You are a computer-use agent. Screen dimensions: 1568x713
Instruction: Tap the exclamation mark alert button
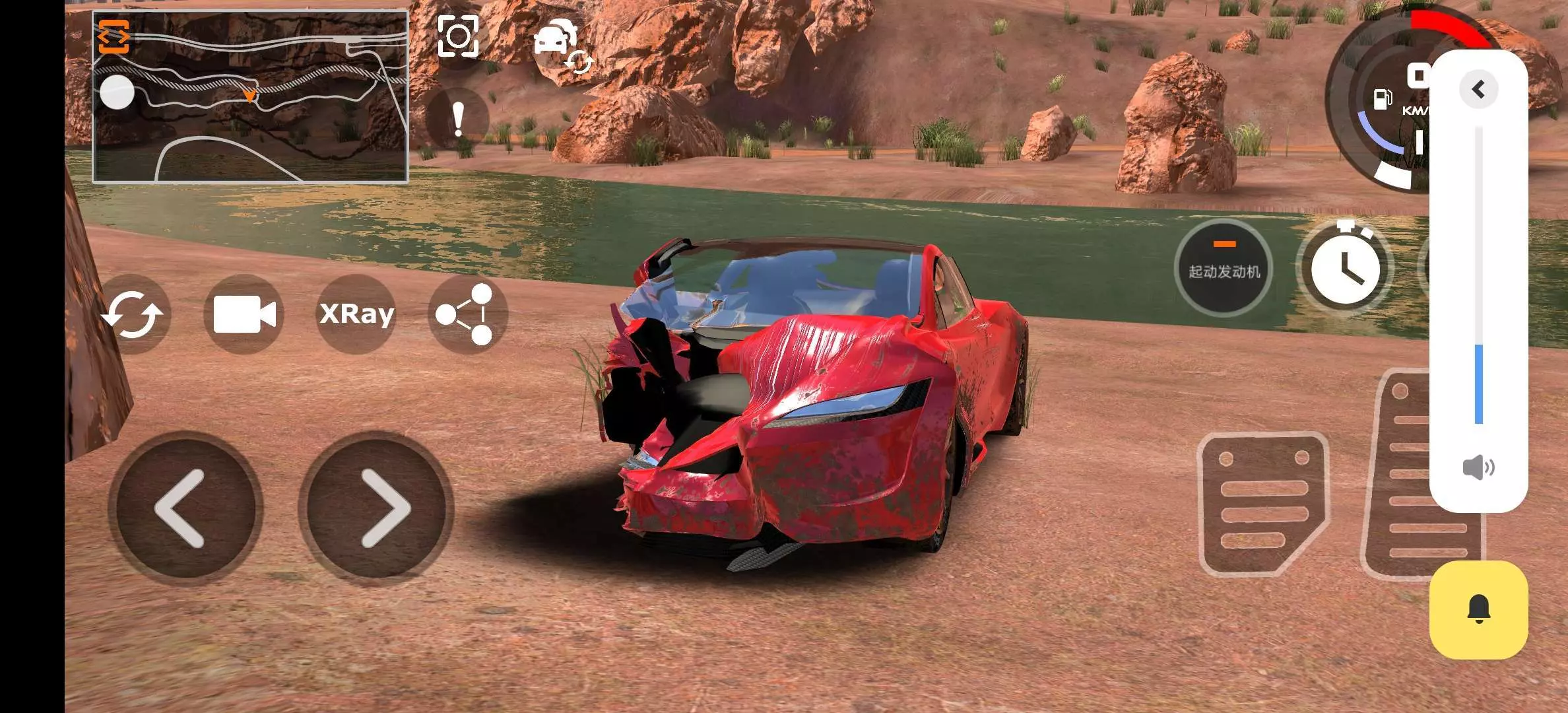point(458,120)
